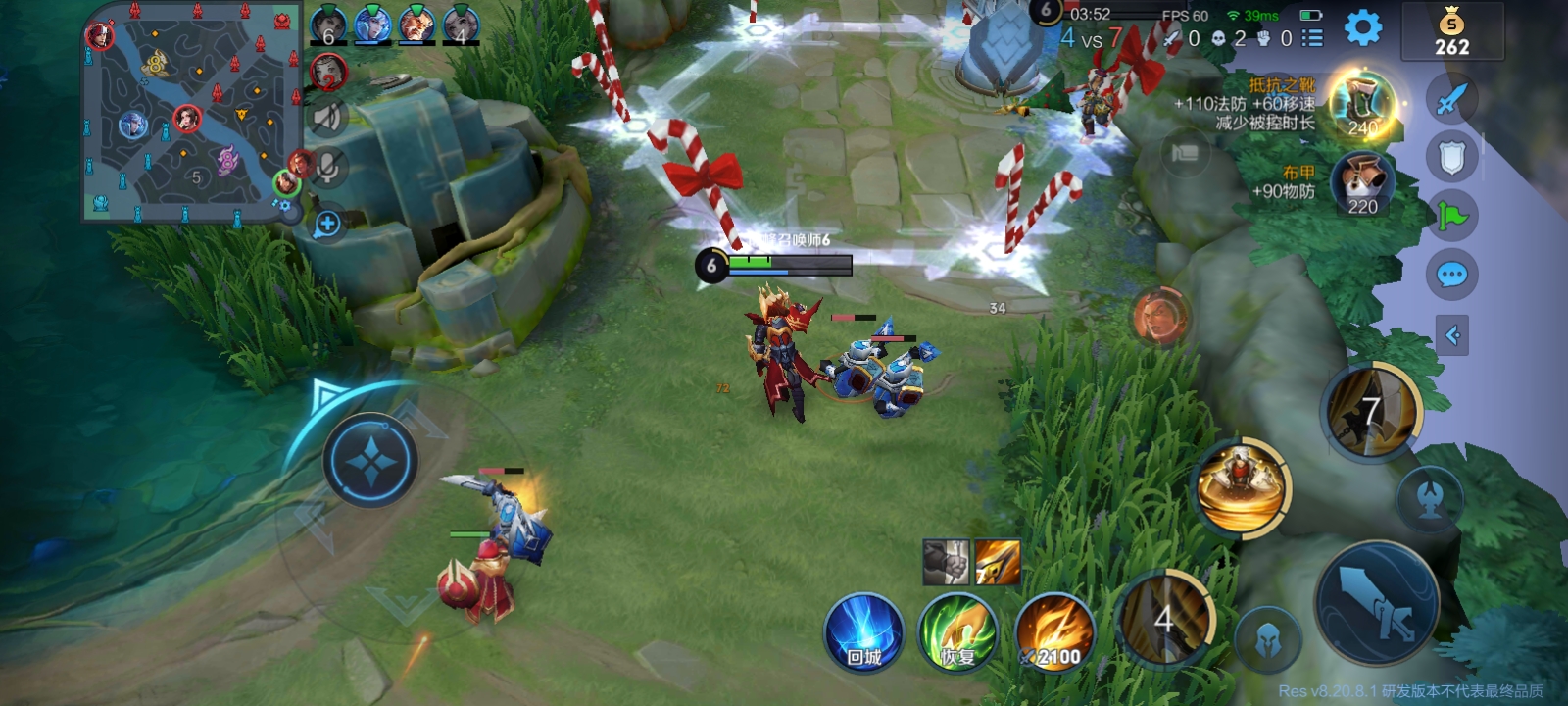This screenshot has height=706, width=1568.
Task: Buy the recommended 布甲 armor
Action: (1362, 185)
